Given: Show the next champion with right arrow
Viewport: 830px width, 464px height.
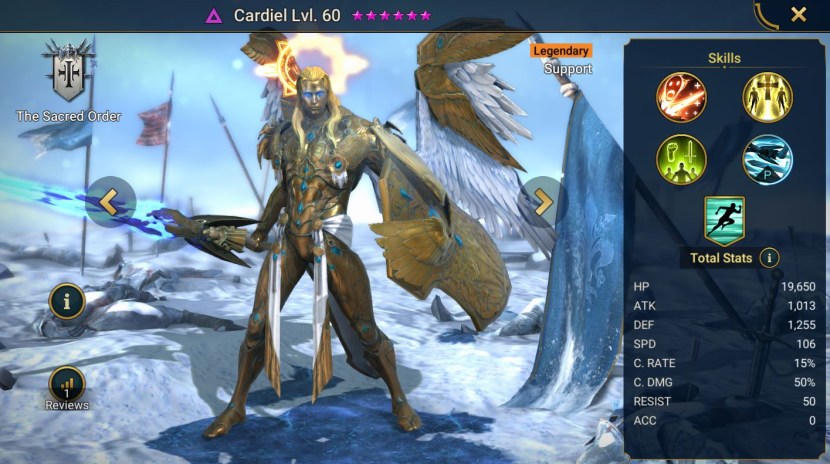Looking at the screenshot, I should coord(542,202).
